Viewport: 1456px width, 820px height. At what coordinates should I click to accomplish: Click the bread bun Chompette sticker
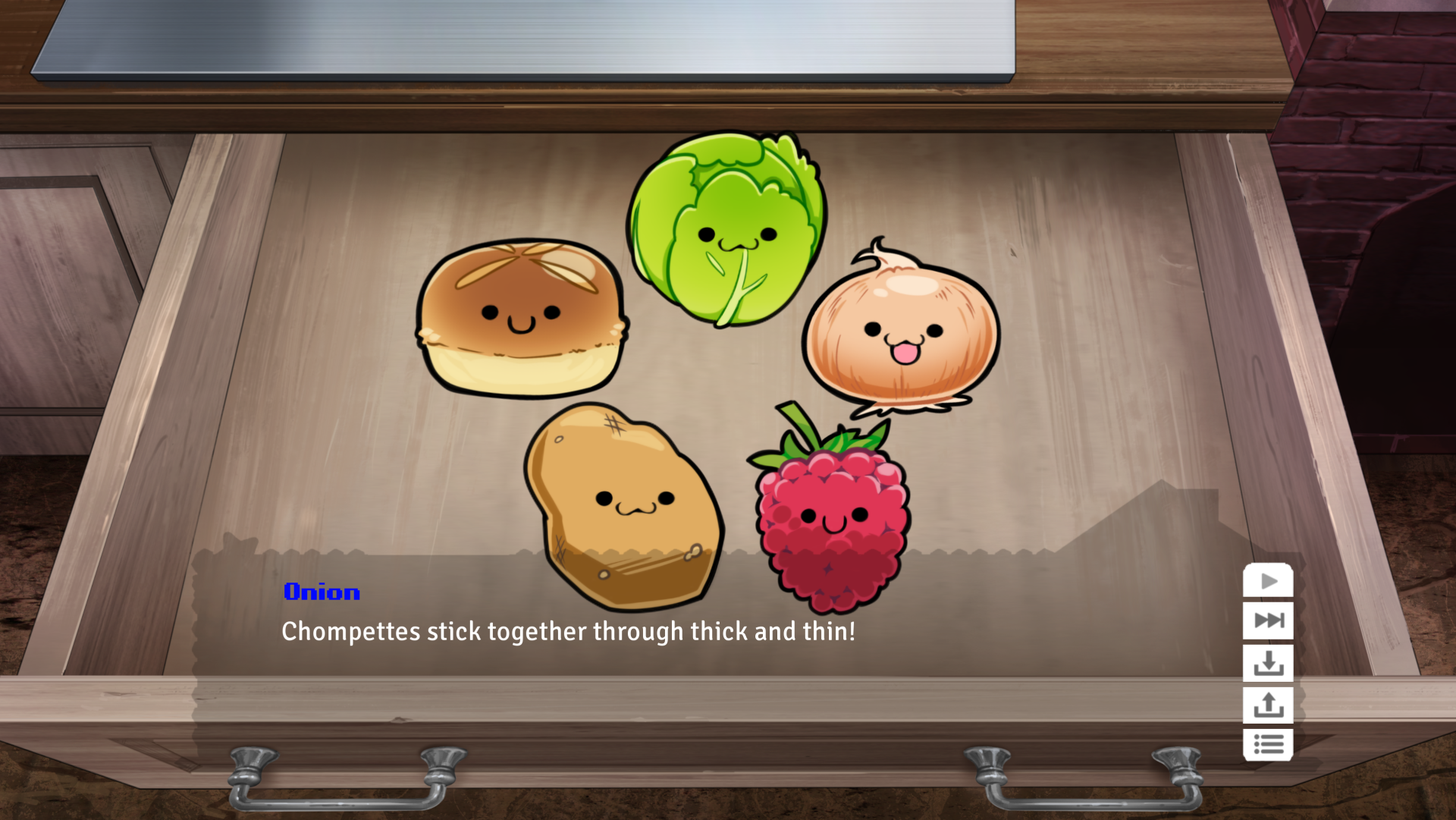[519, 319]
